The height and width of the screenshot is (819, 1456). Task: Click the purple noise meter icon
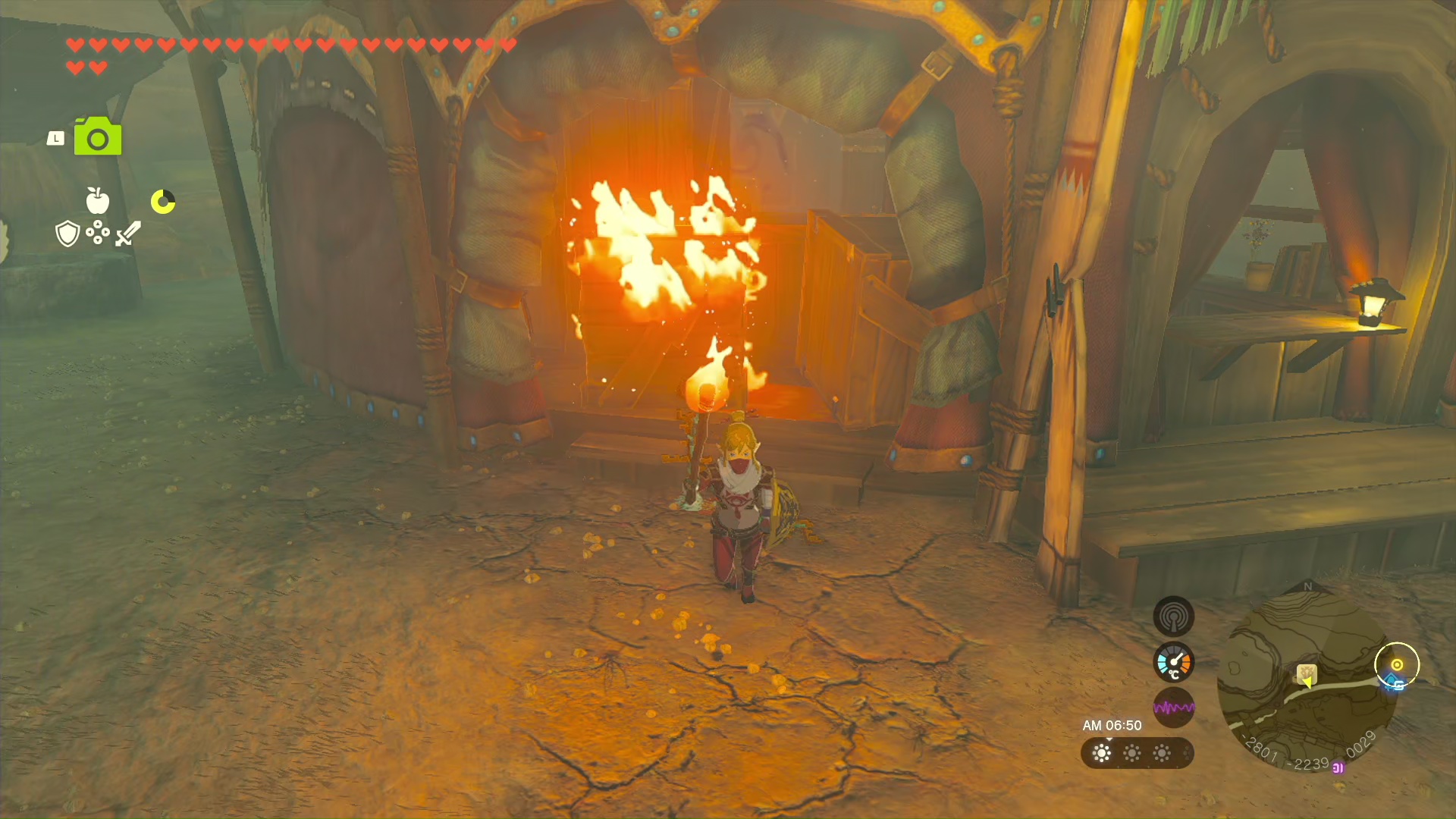pos(1173,708)
